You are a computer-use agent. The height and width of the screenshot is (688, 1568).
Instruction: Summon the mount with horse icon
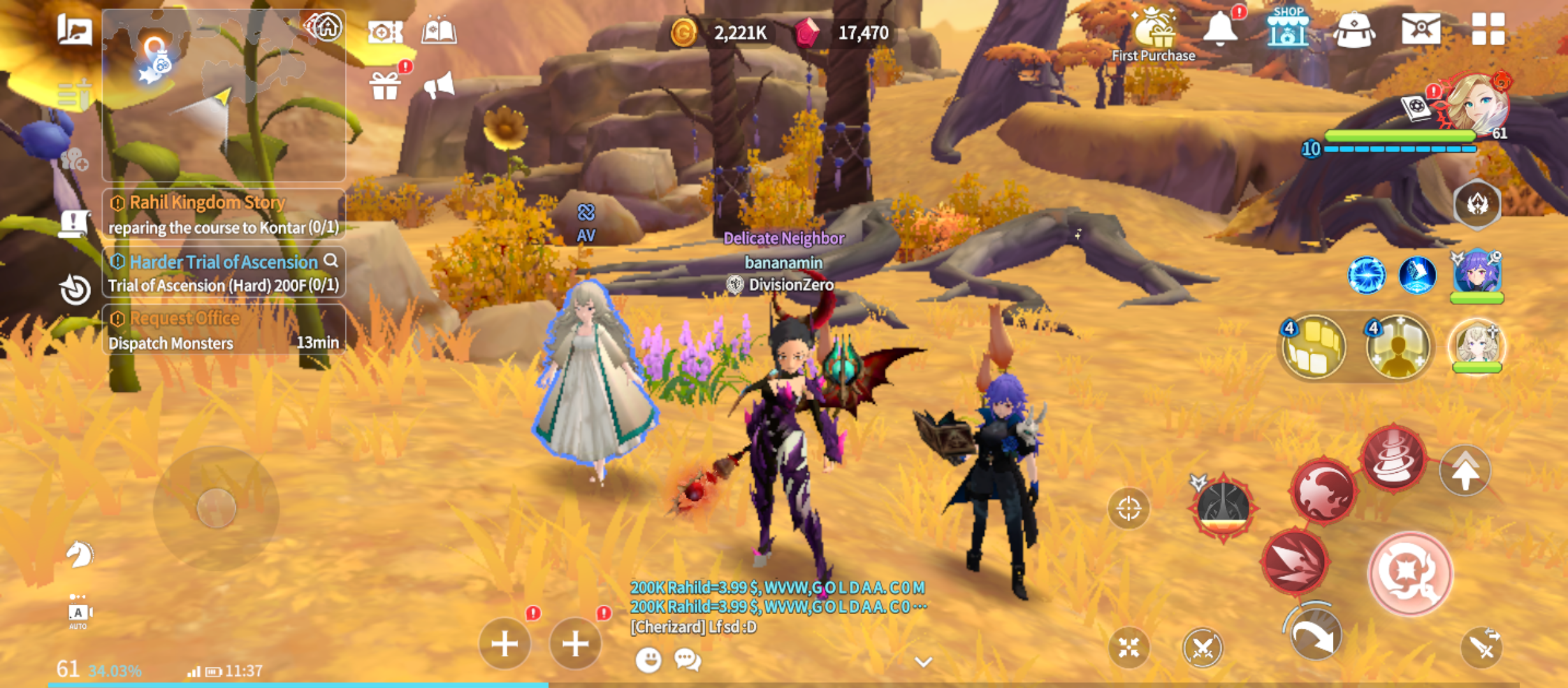pyautogui.click(x=79, y=554)
